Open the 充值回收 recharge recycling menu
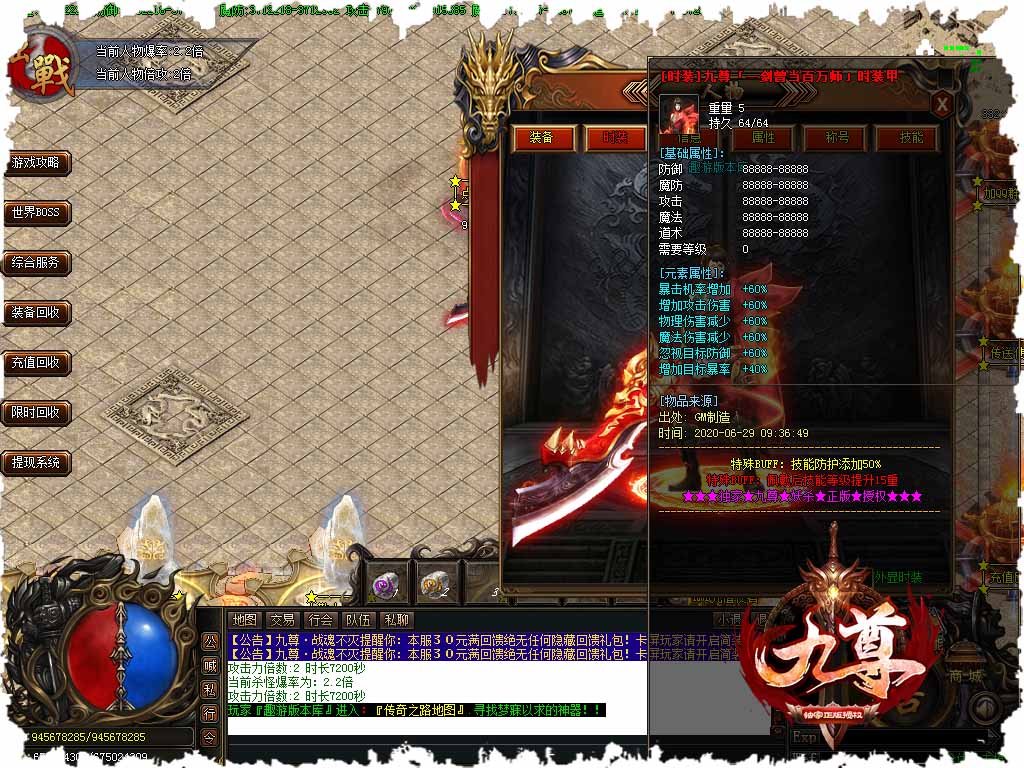 (x=36, y=363)
